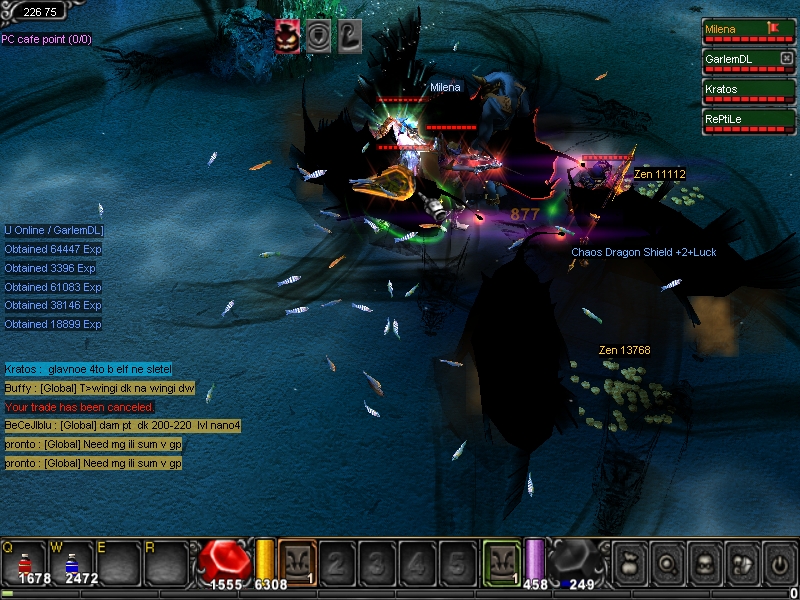
Task: Click the grey shield buff icon
Action: (x=317, y=36)
